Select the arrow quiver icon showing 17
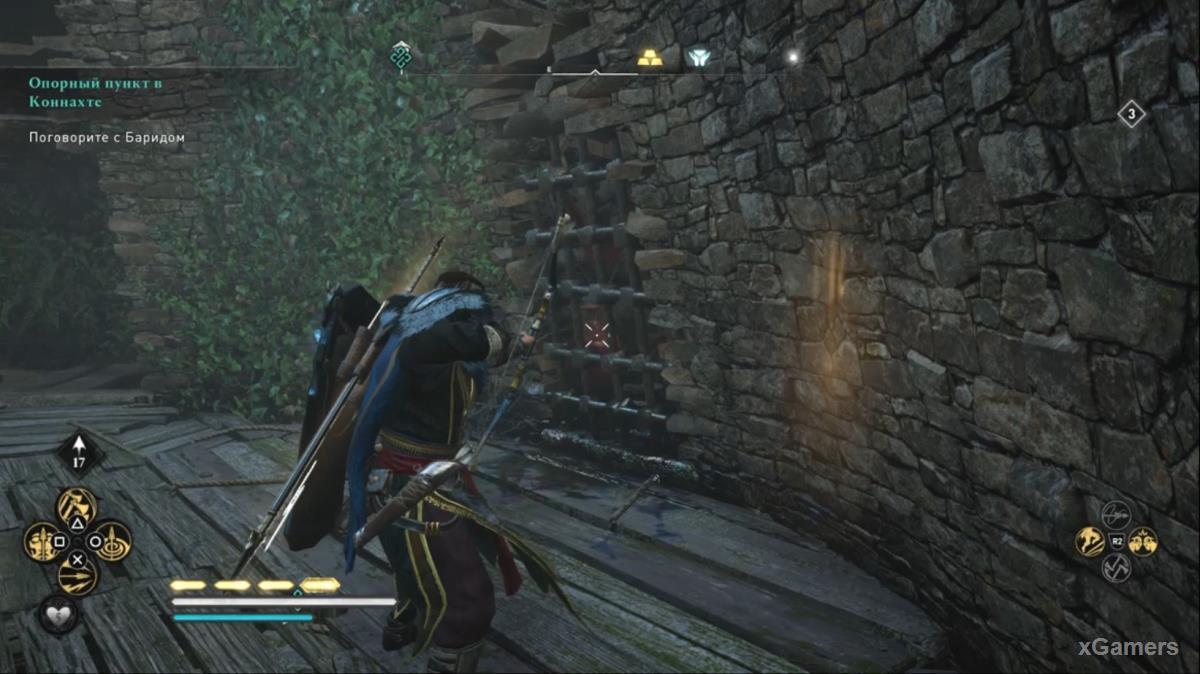Viewport: 1200px width, 674px height. click(80, 453)
